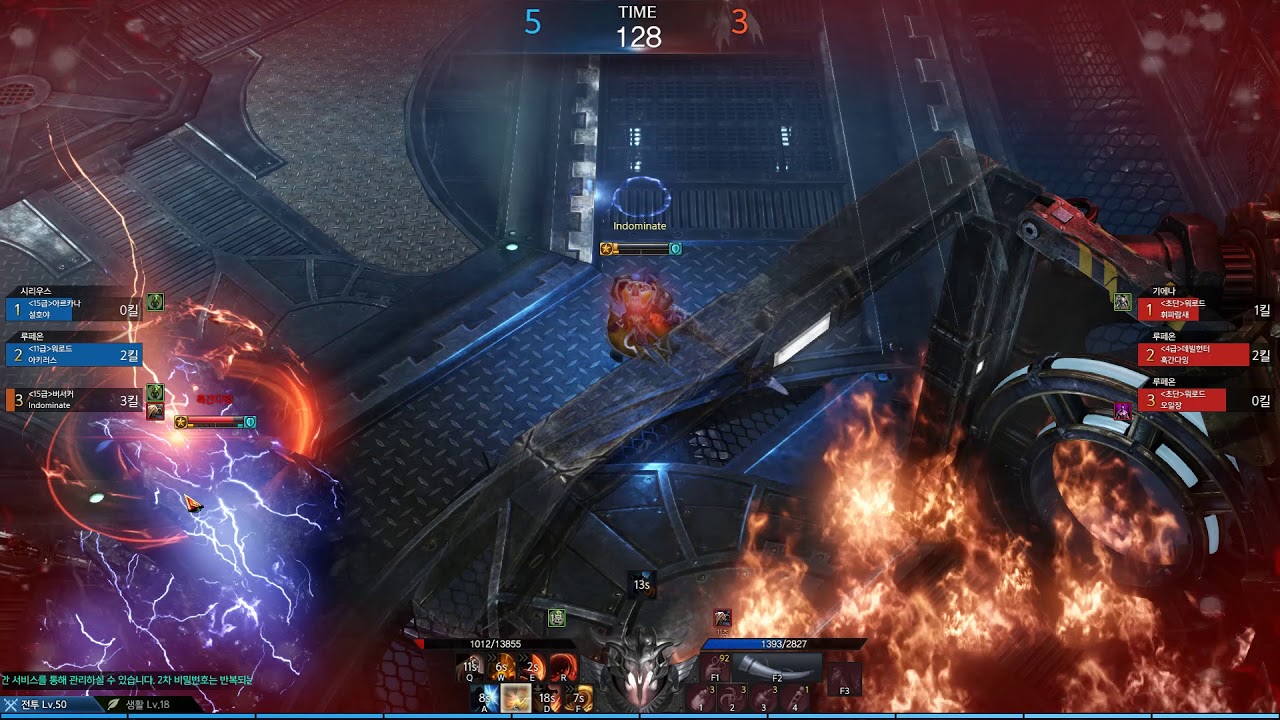The image size is (1280, 720).
Task: Blow the F2 horn item
Action: pos(777,667)
